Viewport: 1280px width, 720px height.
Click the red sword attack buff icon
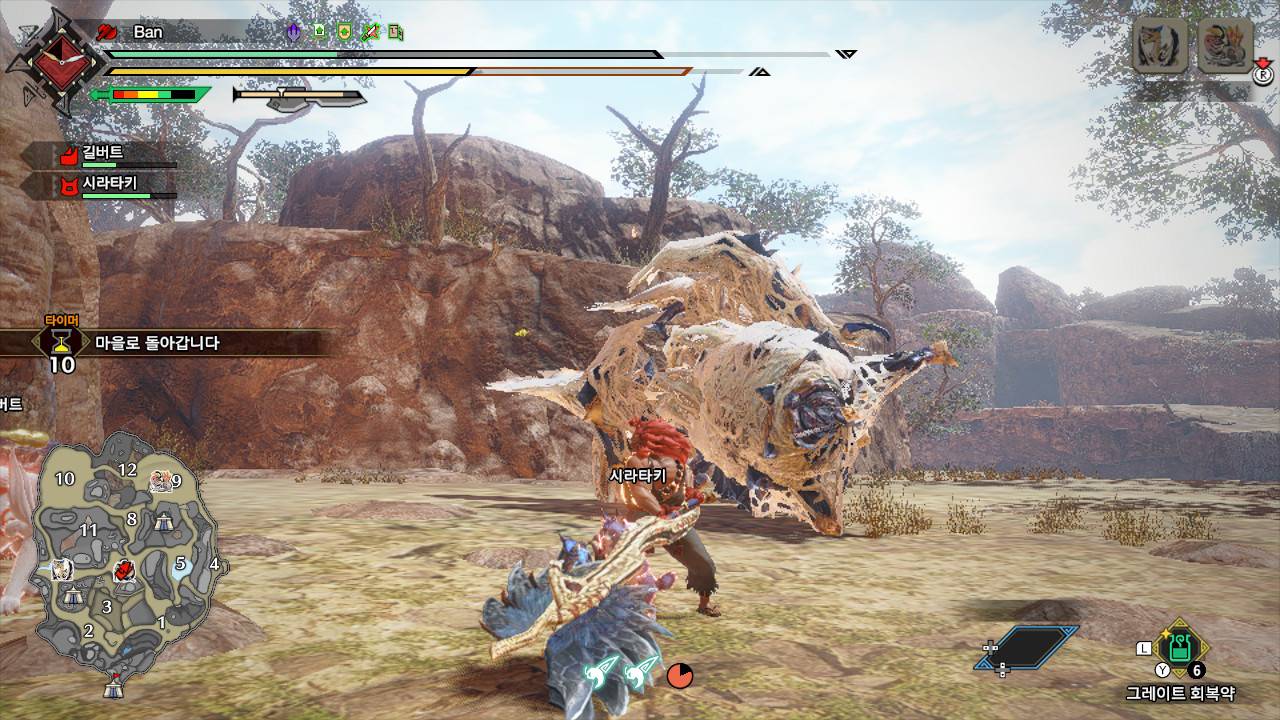[370, 32]
